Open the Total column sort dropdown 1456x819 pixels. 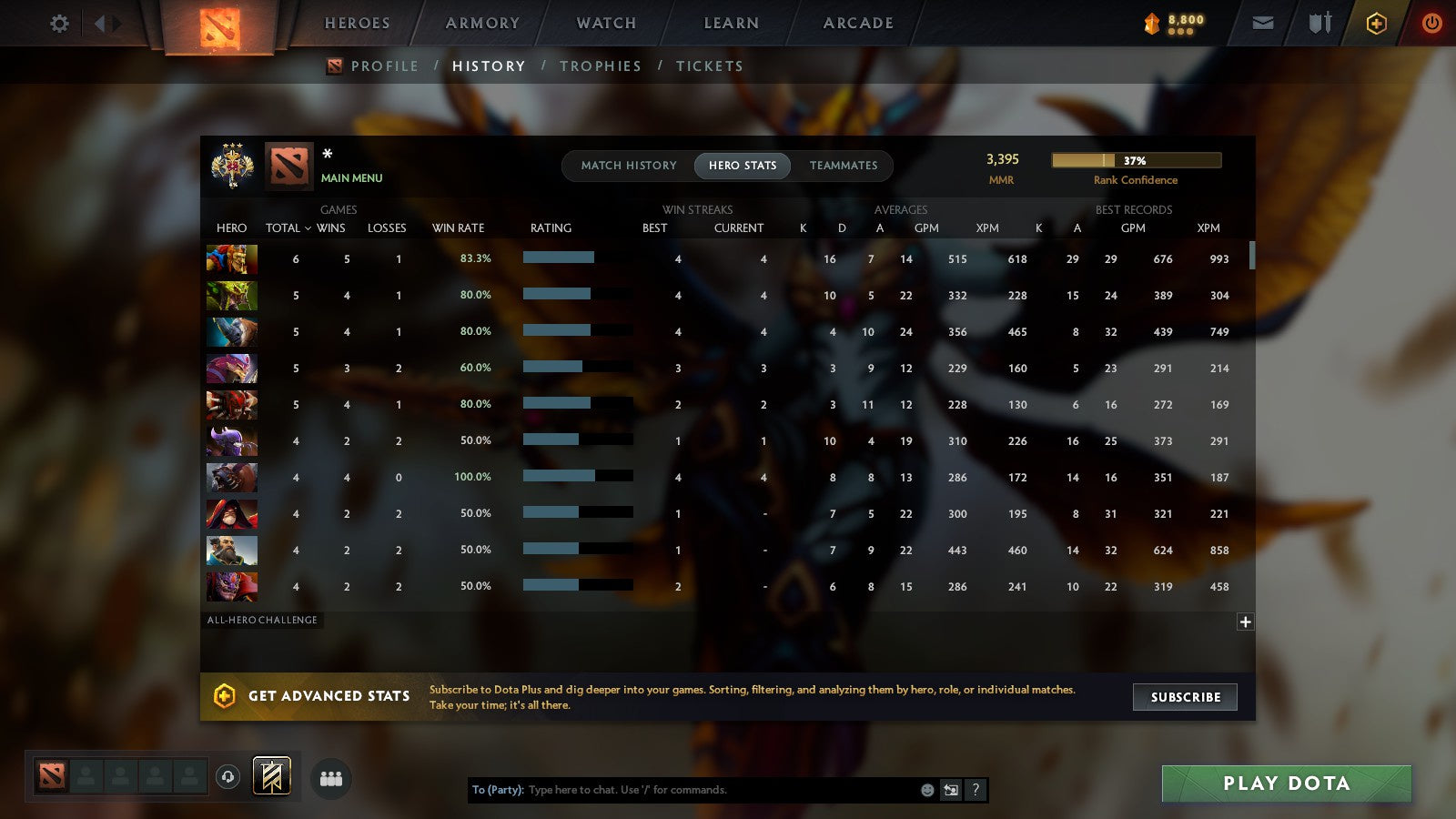(x=288, y=227)
